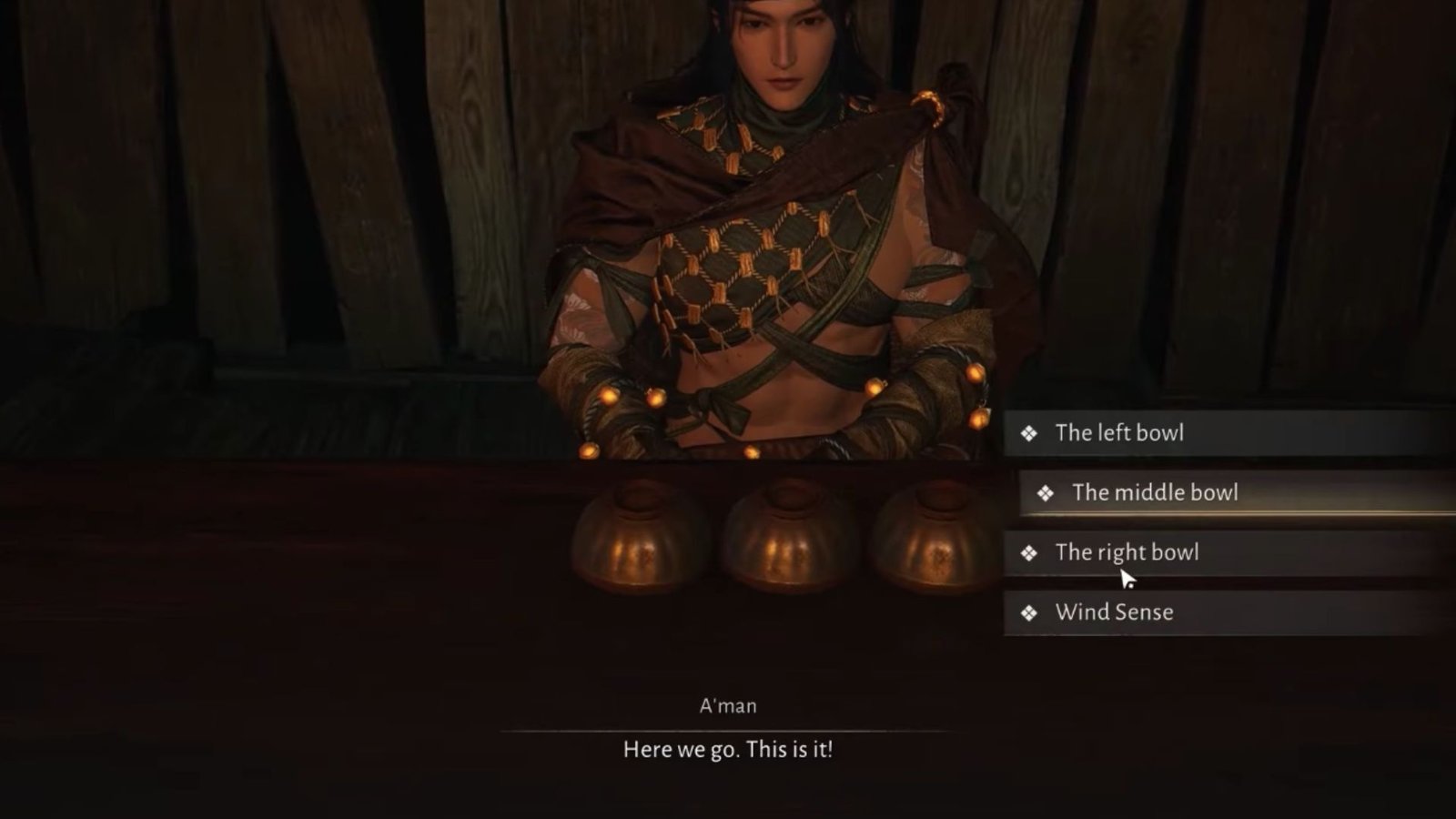Screen dimensions: 1456x819
Task: Choose "The left bowl" dialogue option
Action: pos(1119,433)
